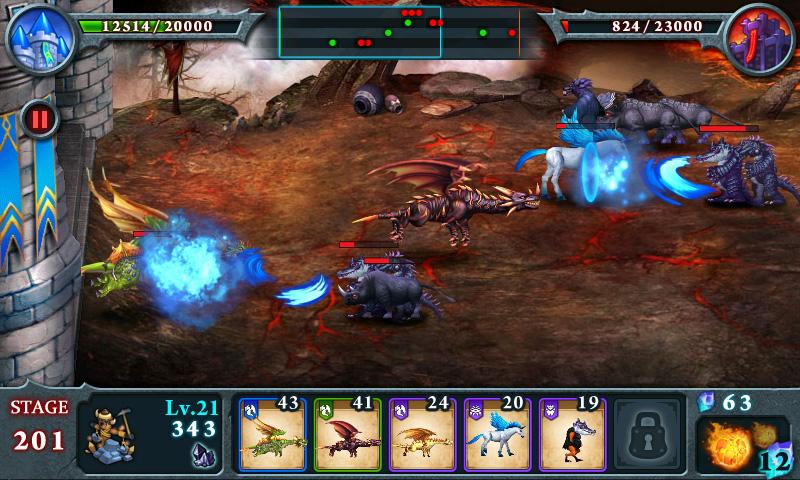Image resolution: width=800 pixels, height=480 pixels.
Task: Tap the red enemy castle emblem
Action: pos(760,38)
